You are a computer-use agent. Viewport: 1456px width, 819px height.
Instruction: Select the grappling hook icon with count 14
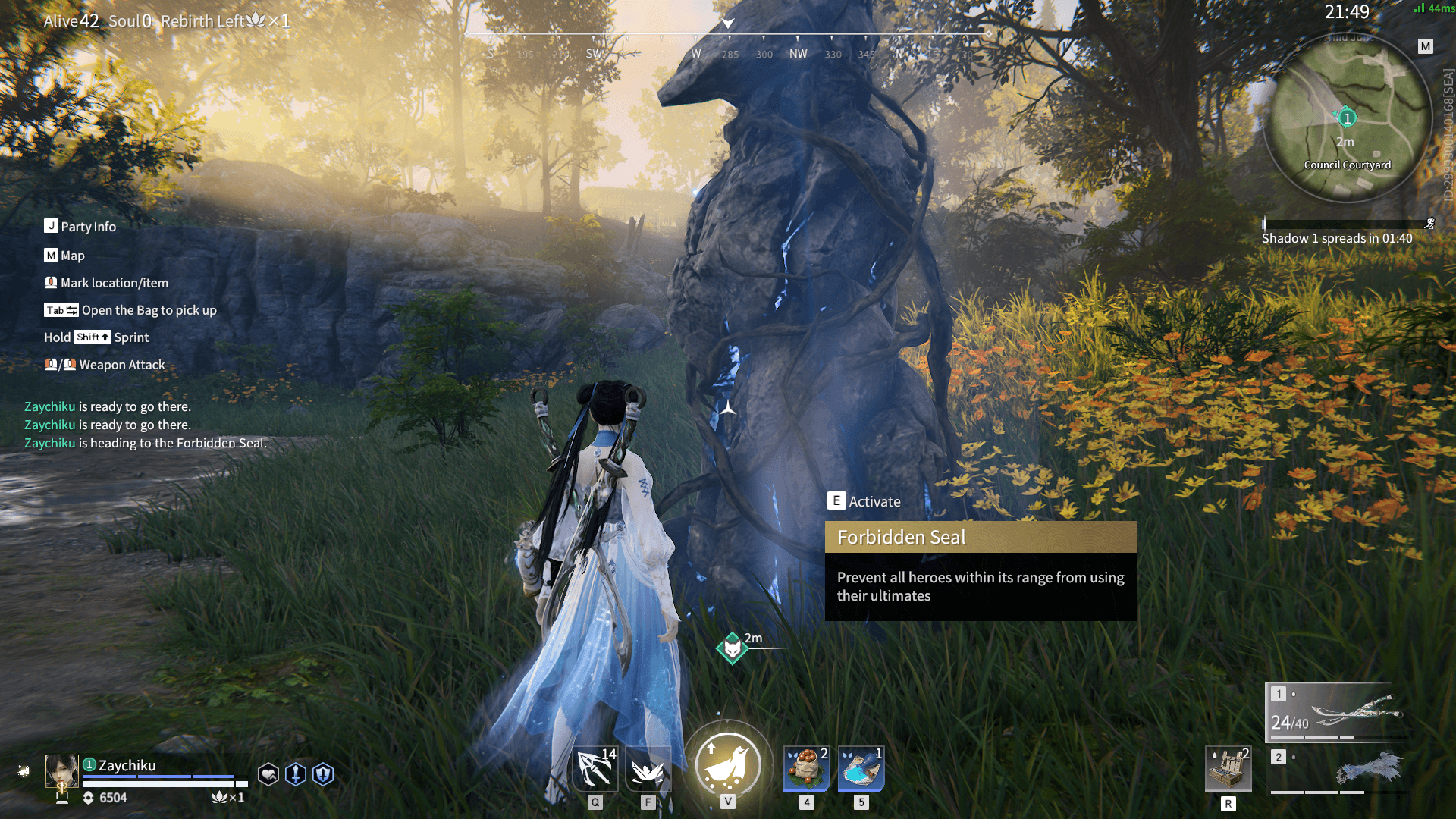click(x=596, y=768)
